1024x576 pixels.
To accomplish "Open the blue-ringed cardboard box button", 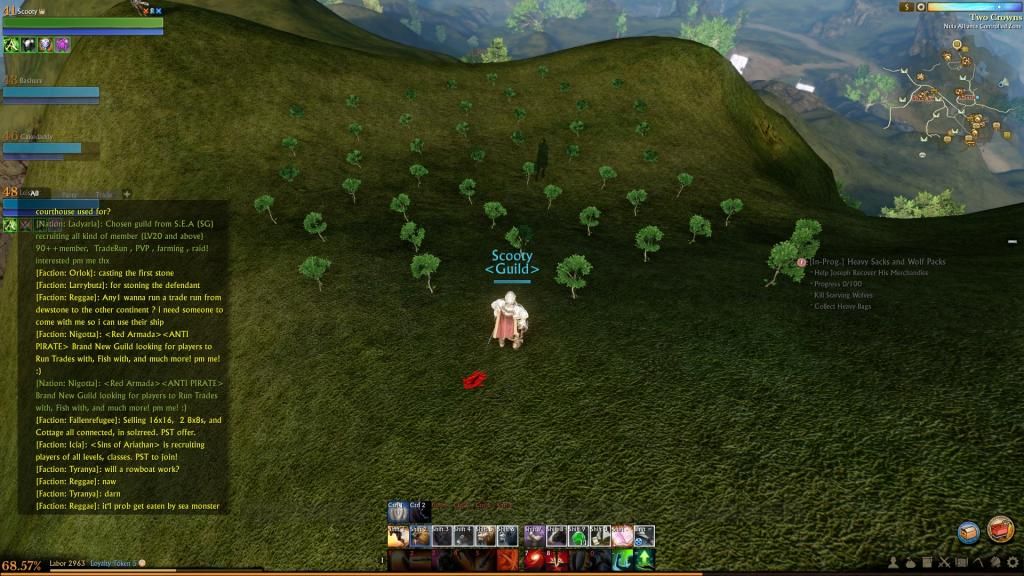I will pyautogui.click(x=968, y=532).
